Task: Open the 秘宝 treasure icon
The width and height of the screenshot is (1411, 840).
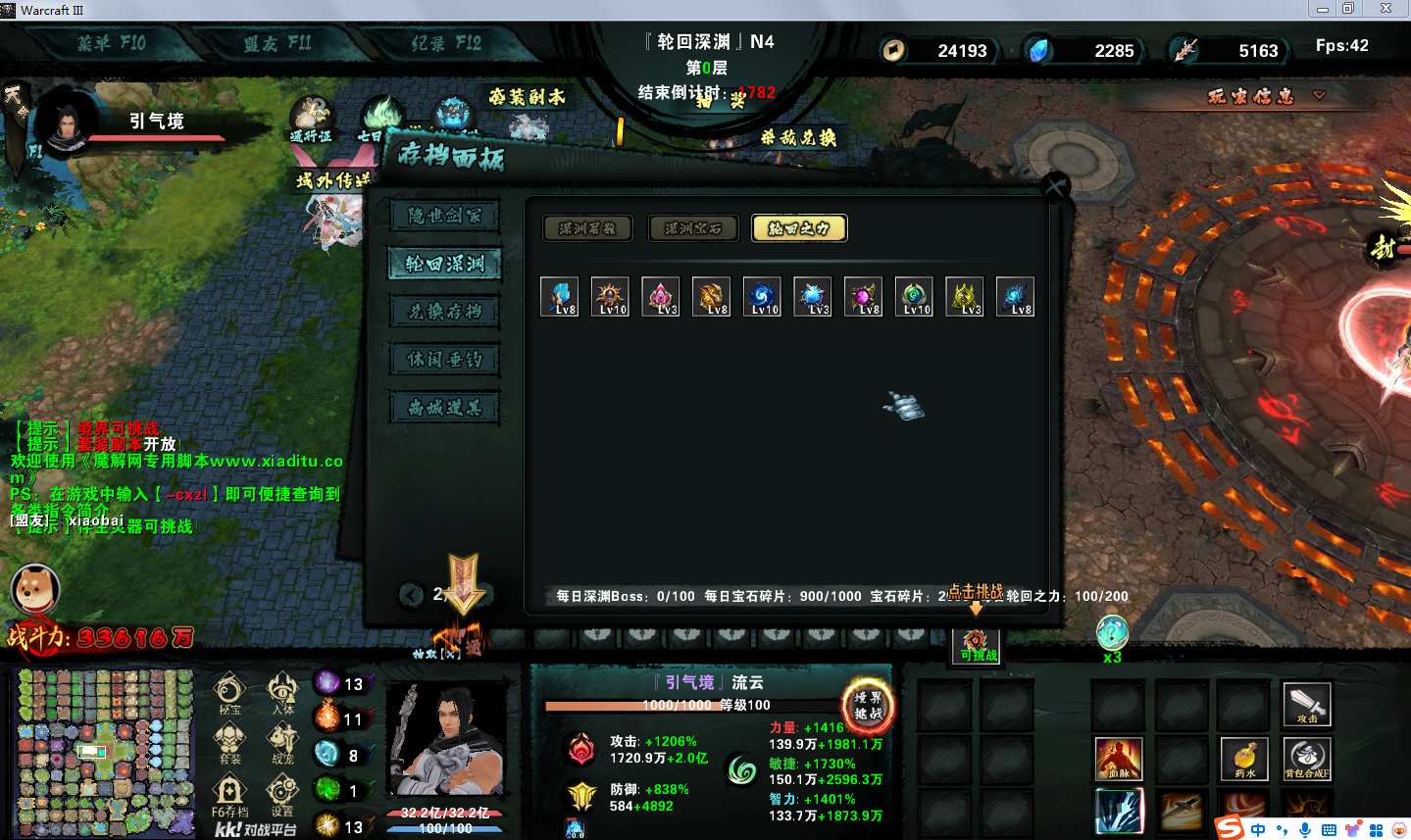Action: pyautogui.click(x=229, y=693)
